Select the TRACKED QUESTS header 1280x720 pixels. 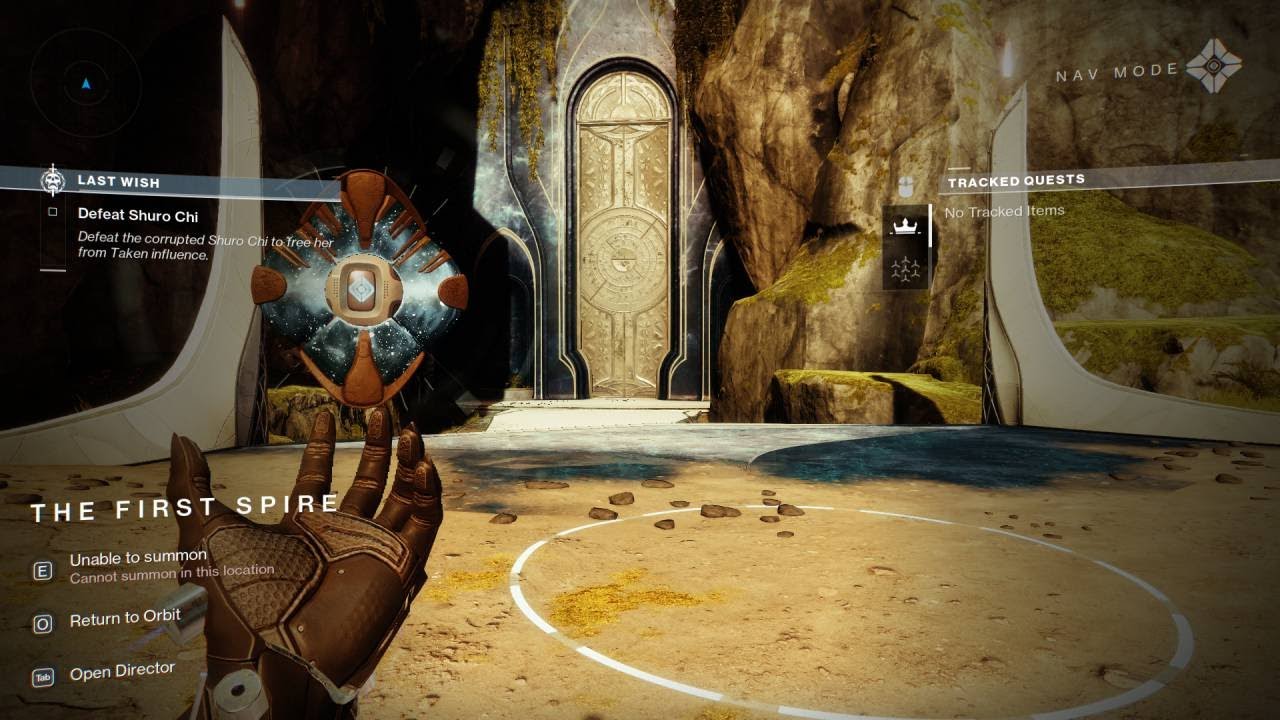coord(1017,179)
